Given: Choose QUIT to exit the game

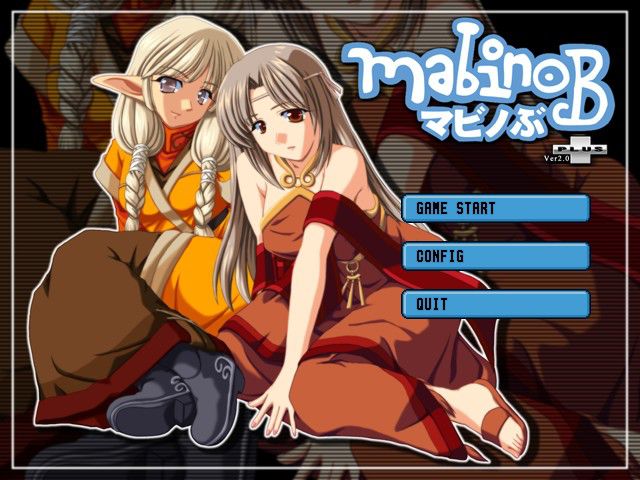Looking at the screenshot, I should click(495, 304).
